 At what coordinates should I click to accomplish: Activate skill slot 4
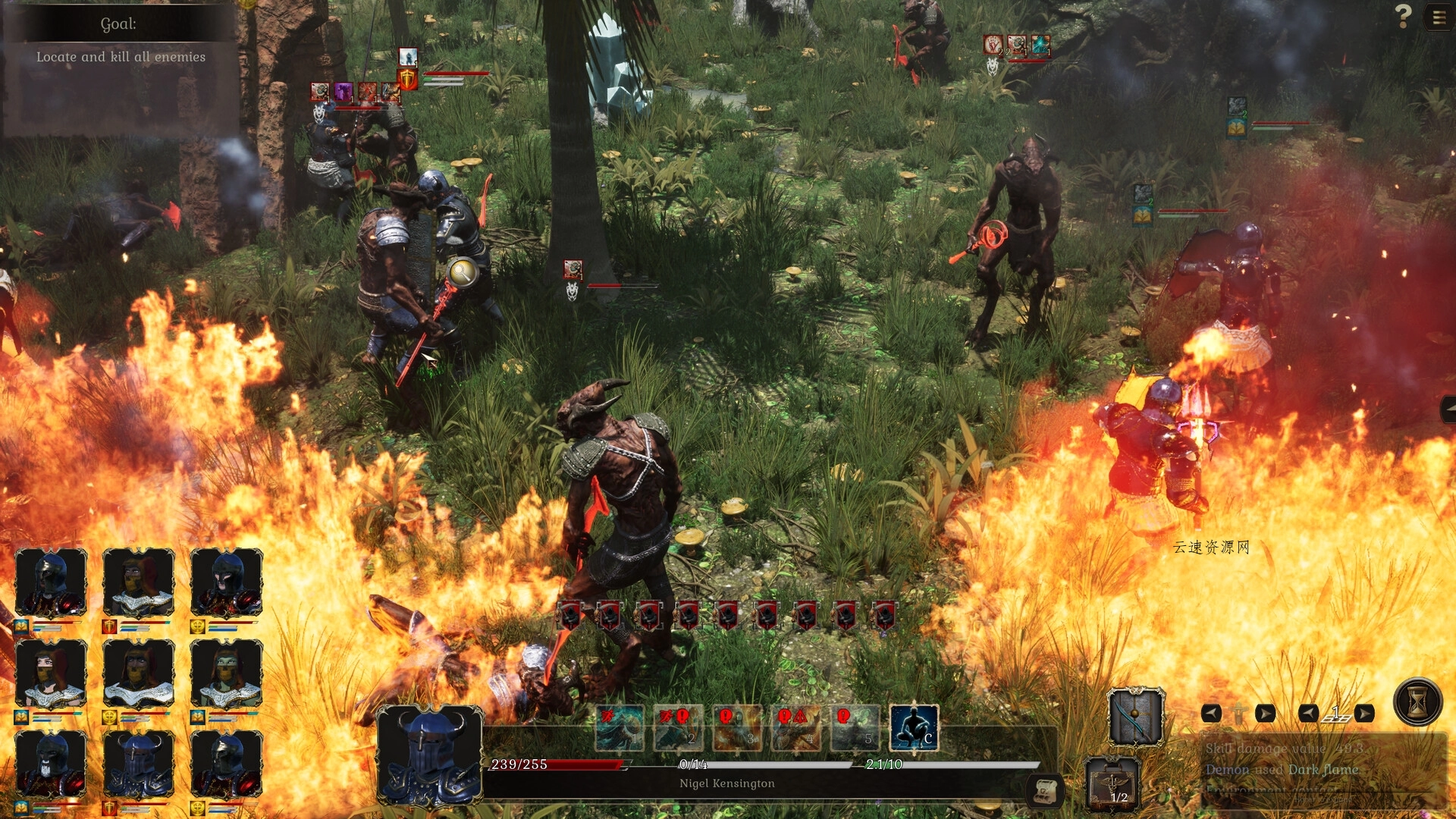796,727
